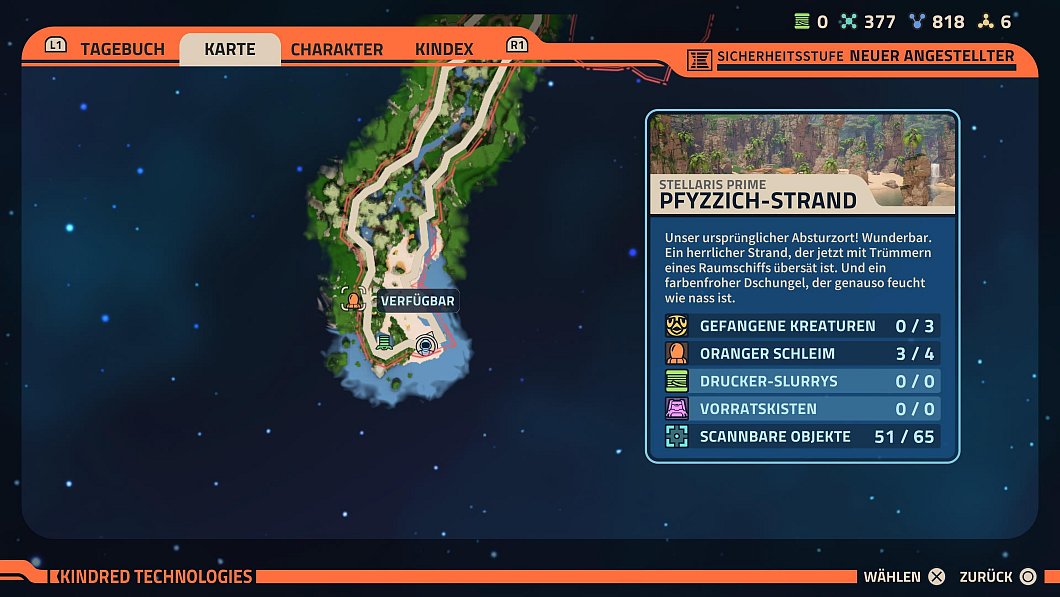The width and height of the screenshot is (1060, 597).
Task: Choose the Oranger Schleim row
Action: (x=802, y=354)
